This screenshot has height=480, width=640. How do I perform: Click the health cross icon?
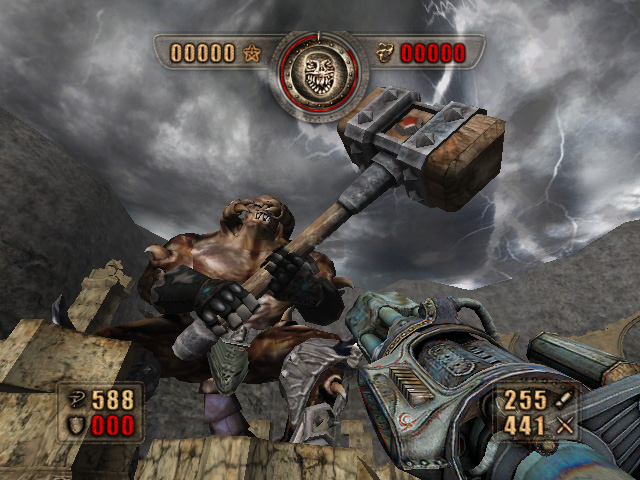pos(75,400)
